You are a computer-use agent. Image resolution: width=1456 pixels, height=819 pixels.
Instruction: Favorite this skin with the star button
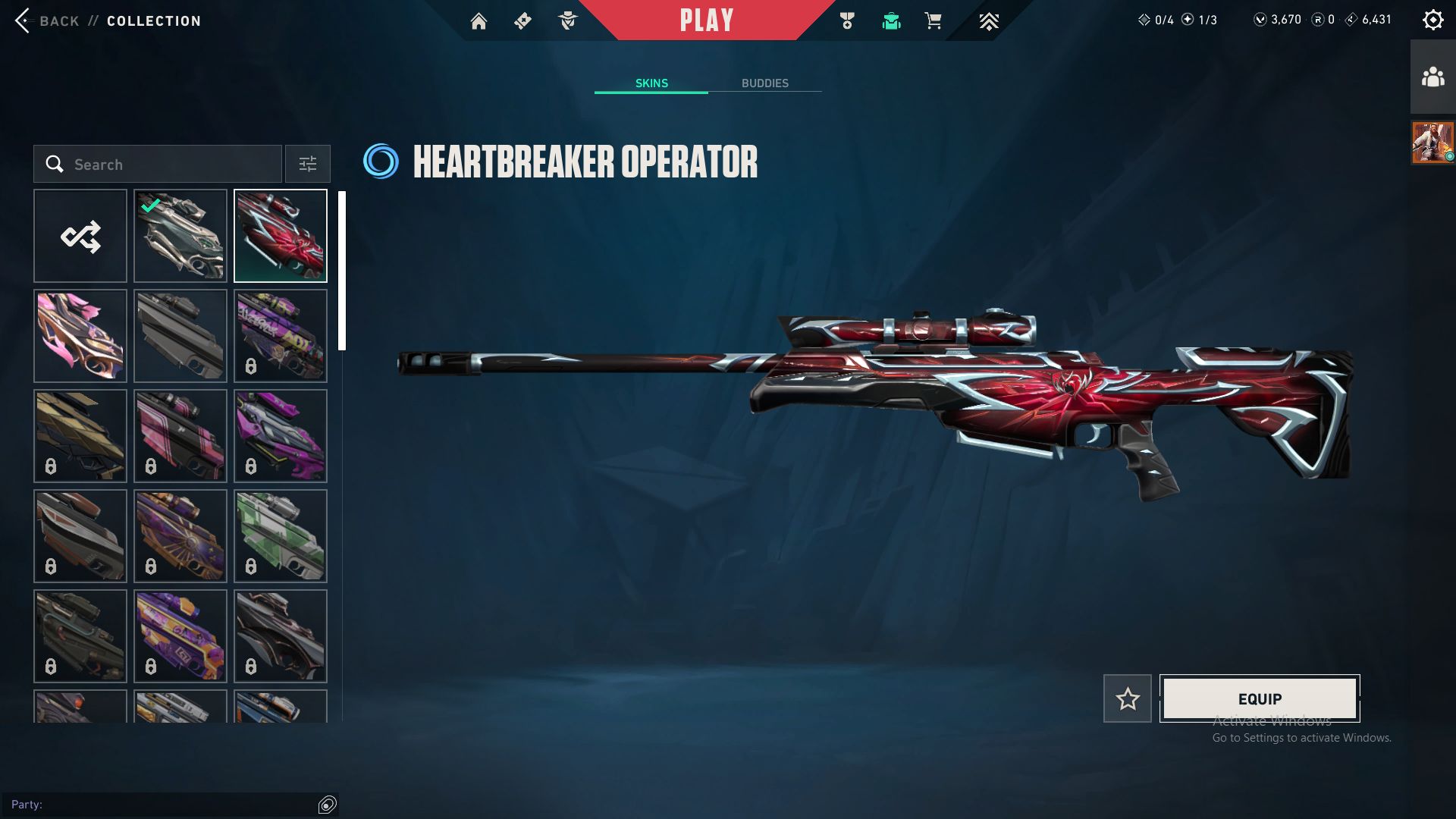click(x=1128, y=698)
